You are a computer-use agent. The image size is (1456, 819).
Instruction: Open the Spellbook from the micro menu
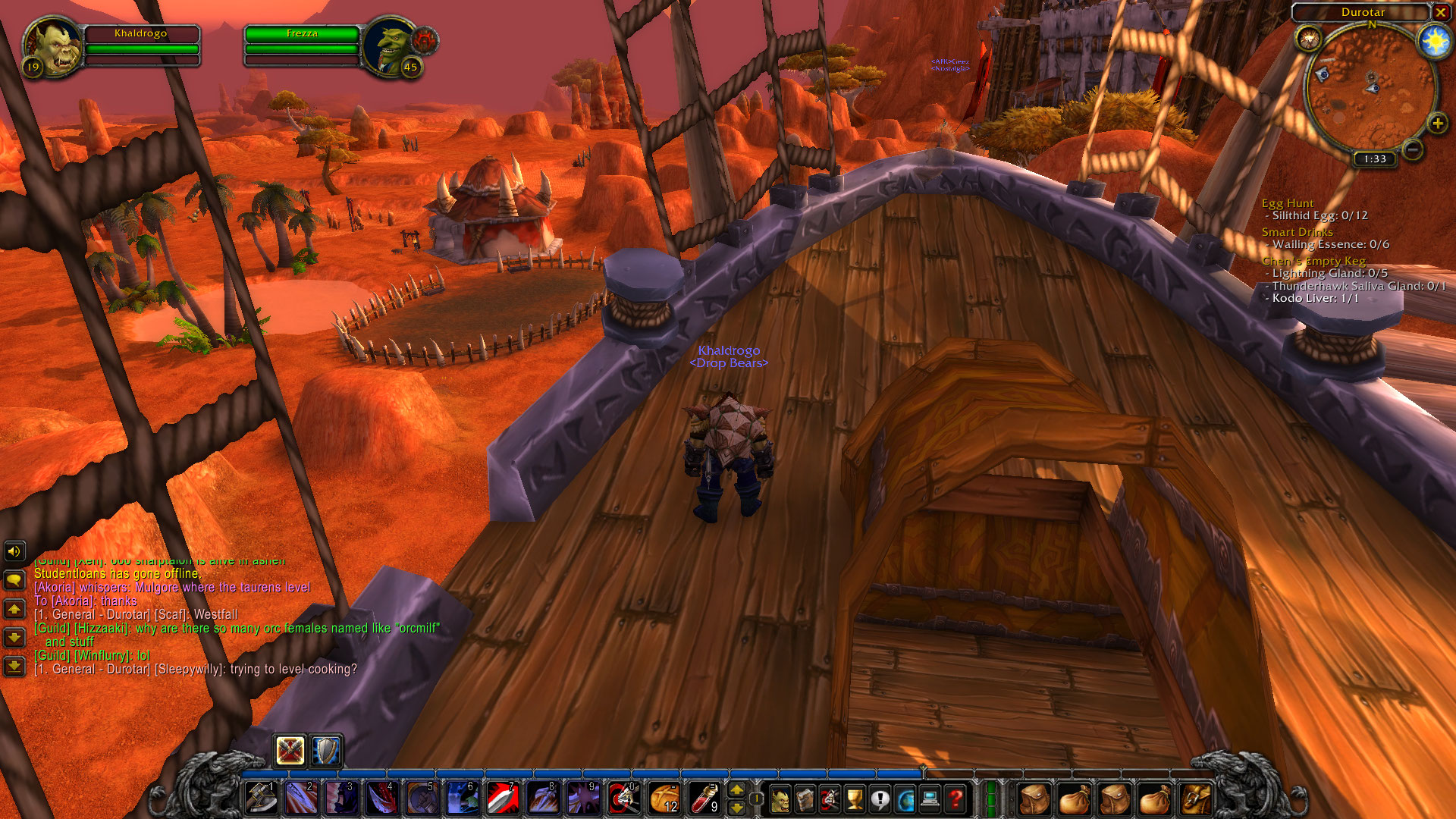[805, 799]
